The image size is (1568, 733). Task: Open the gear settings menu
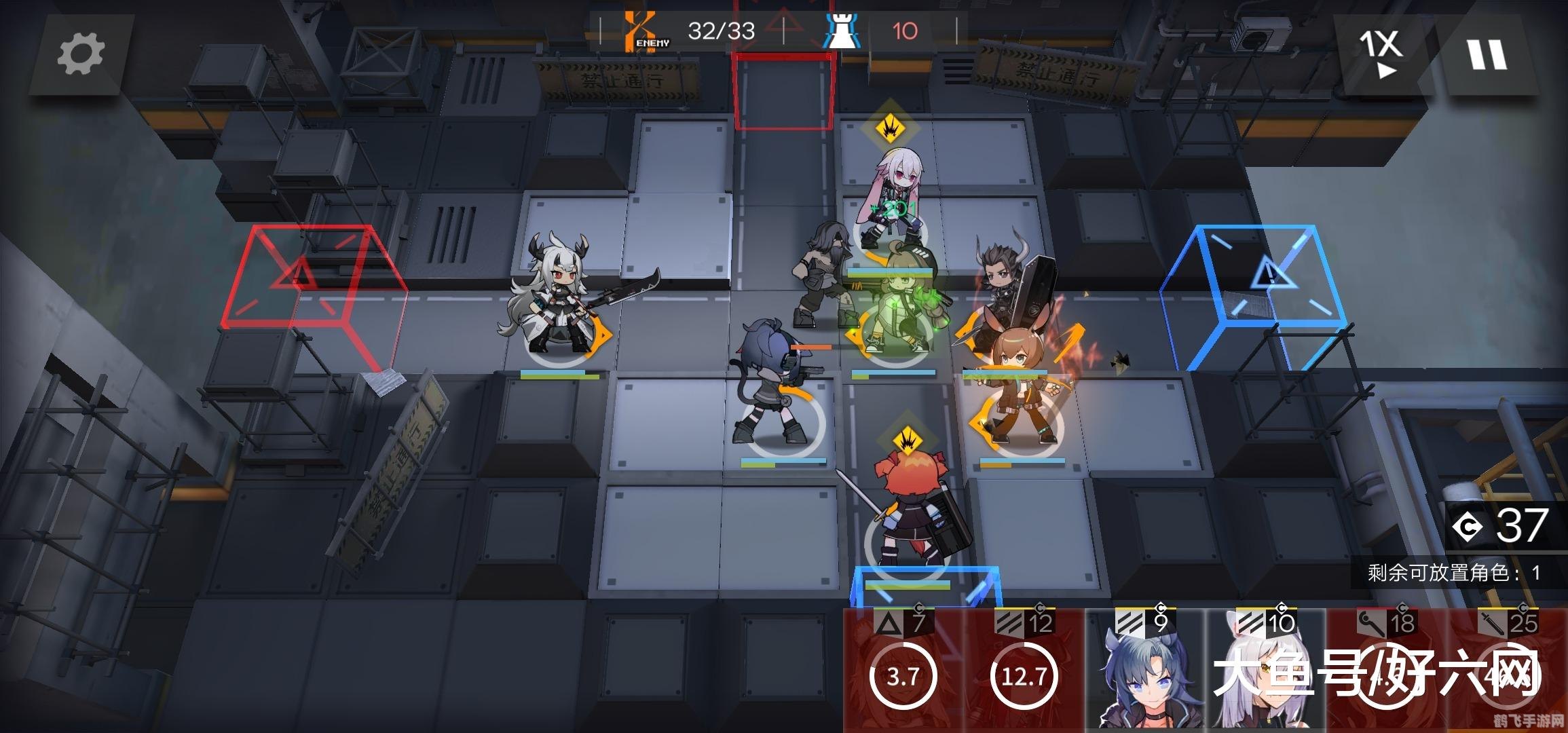(x=81, y=54)
